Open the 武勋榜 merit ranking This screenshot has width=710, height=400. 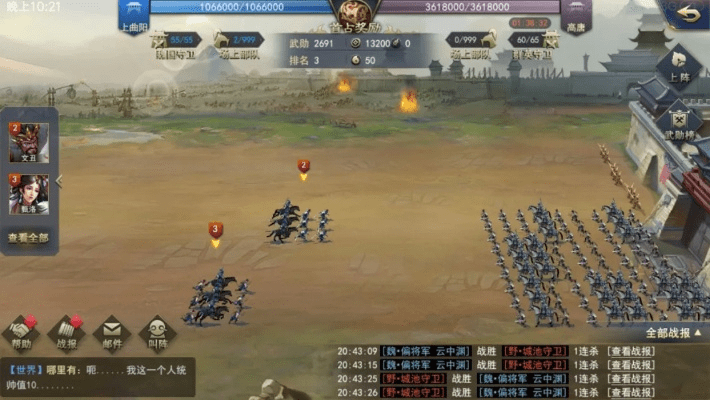(x=679, y=121)
